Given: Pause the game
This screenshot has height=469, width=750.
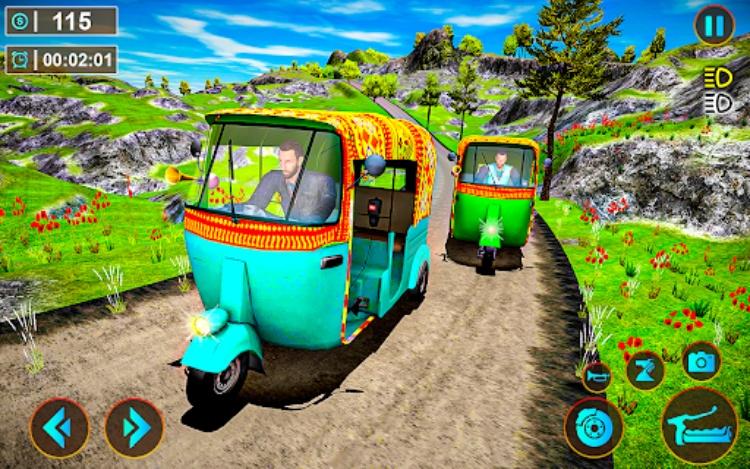Looking at the screenshot, I should pos(714,25).
